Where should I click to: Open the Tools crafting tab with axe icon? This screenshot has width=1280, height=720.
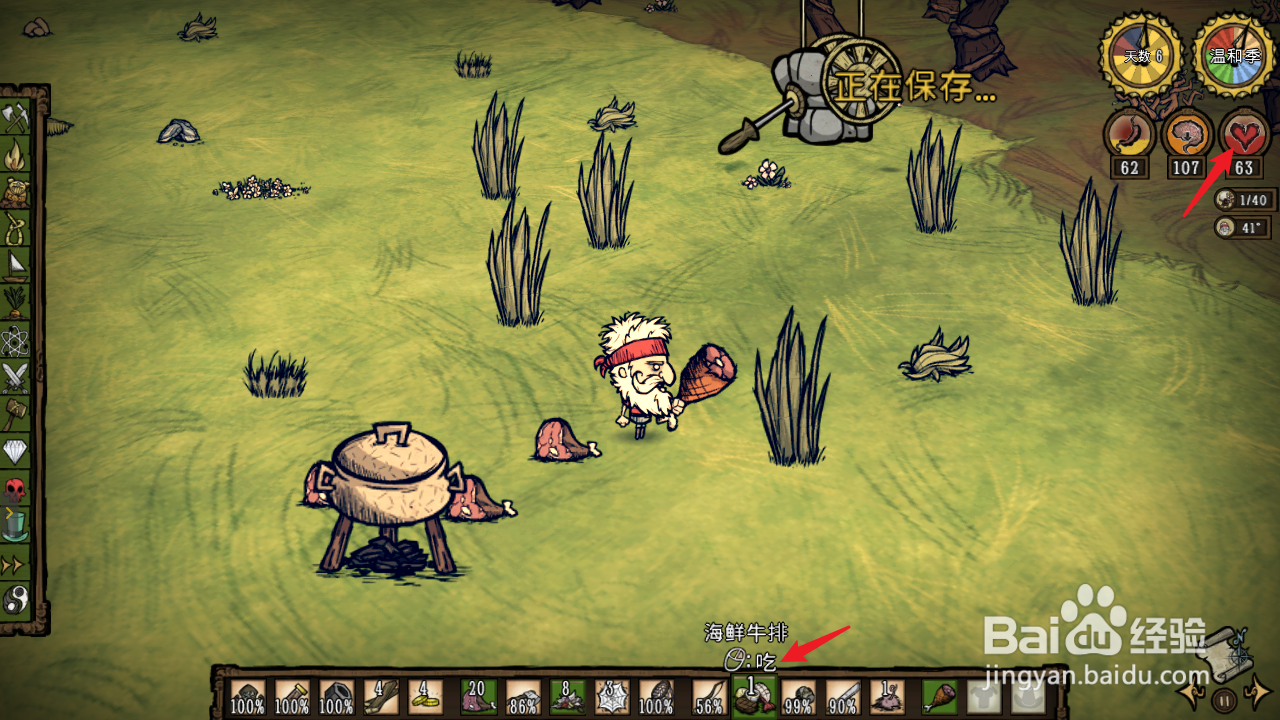tap(16, 118)
